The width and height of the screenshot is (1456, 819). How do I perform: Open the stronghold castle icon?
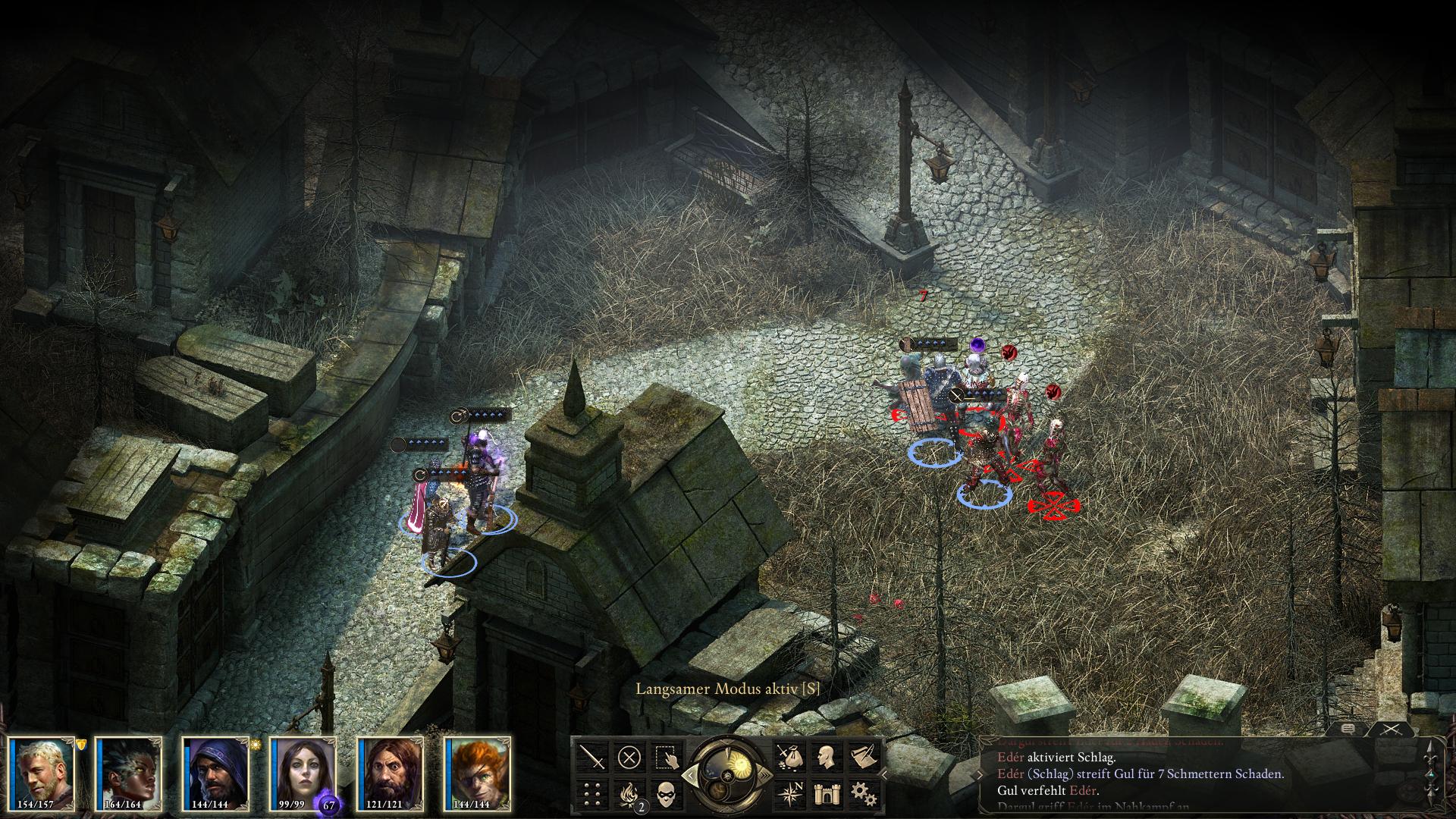(825, 793)
